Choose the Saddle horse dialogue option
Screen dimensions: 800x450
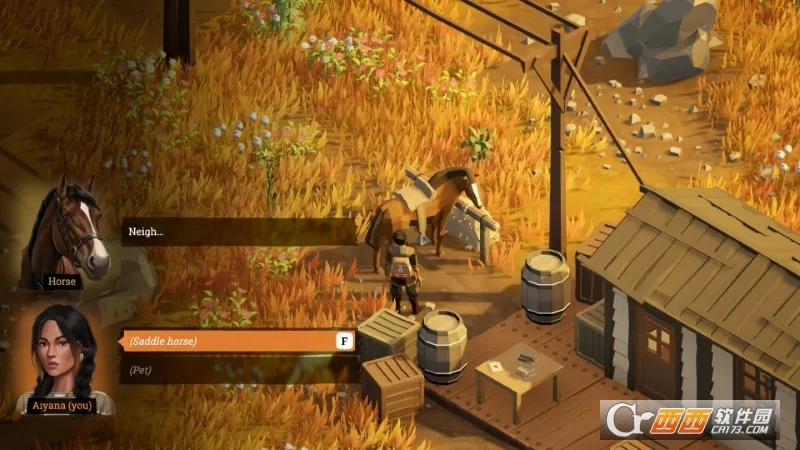(x=236, y=341)
